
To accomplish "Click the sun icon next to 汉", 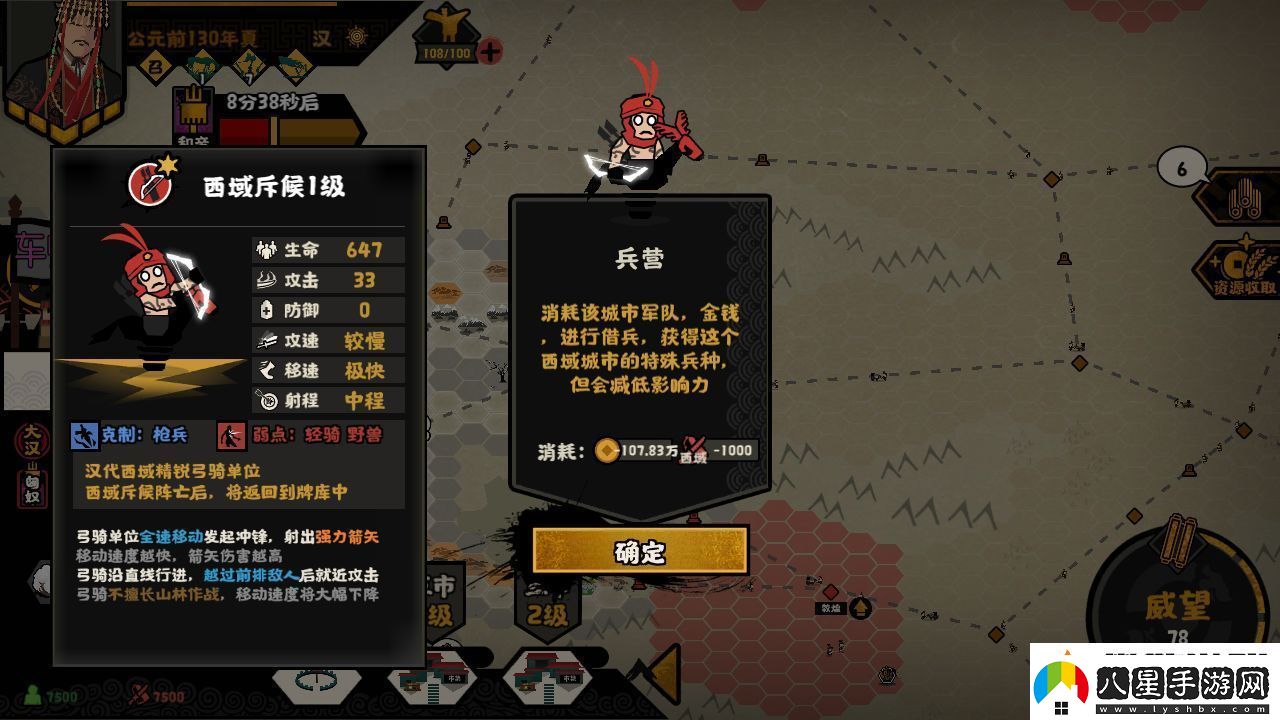I will pos(357,38).
